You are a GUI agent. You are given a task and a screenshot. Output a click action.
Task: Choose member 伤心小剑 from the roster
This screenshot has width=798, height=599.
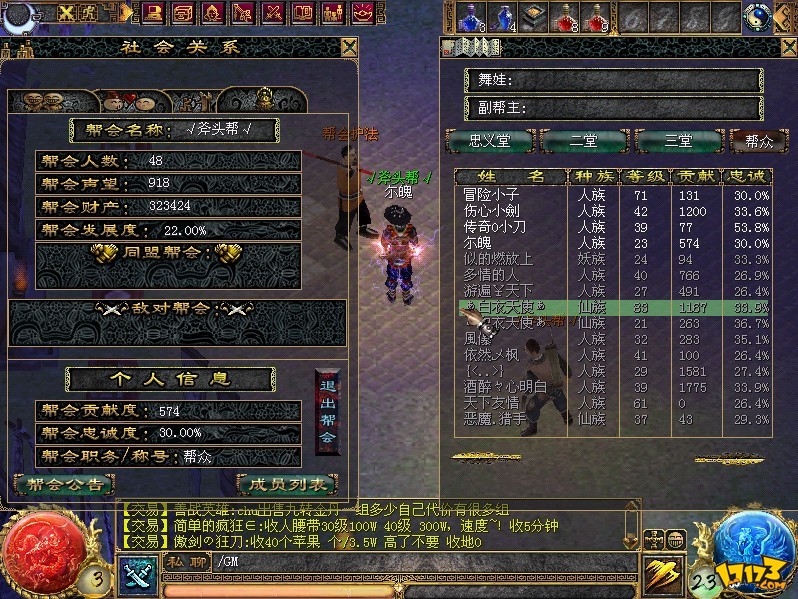(x=500, y=211)
